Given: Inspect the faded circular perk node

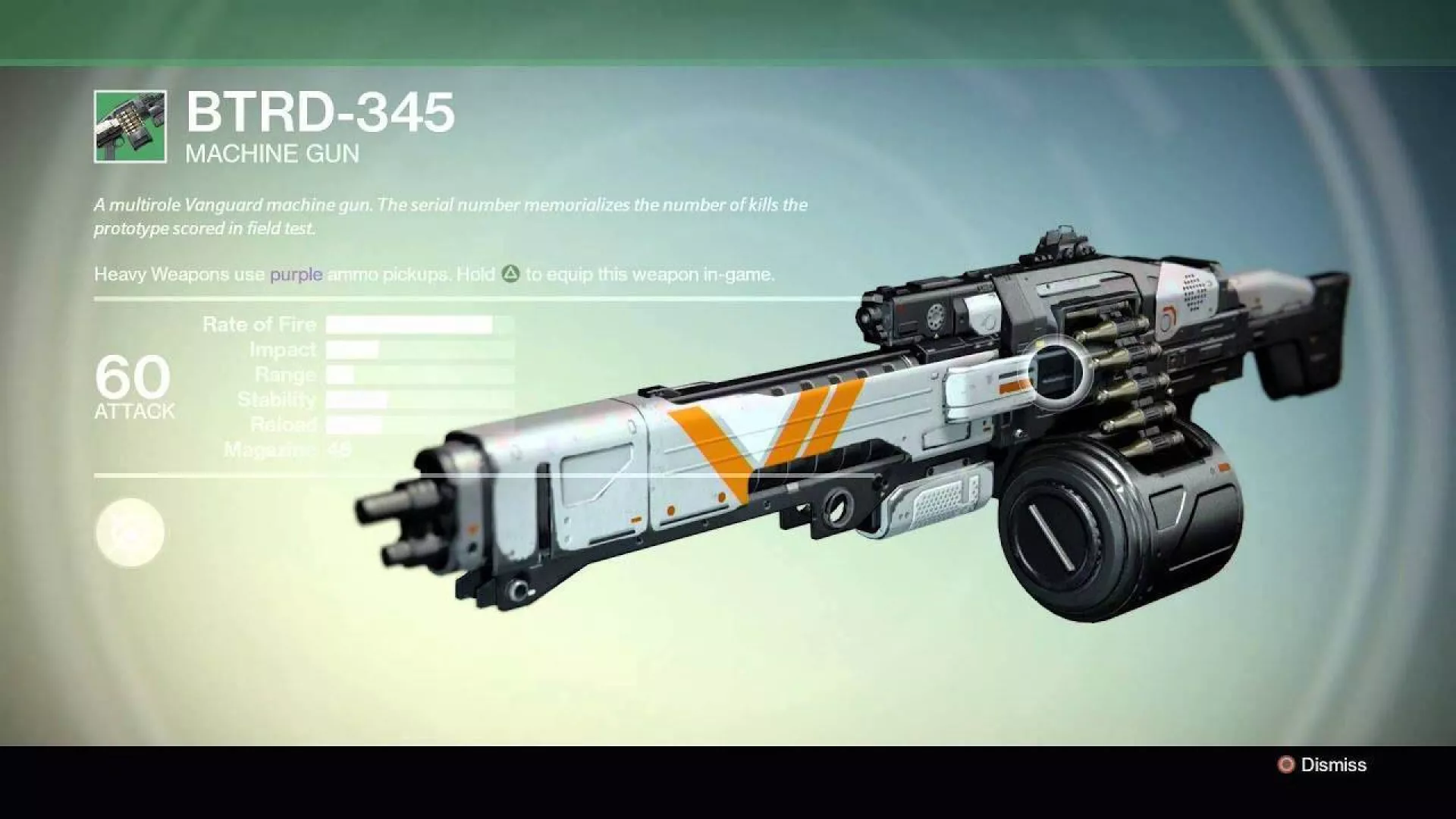Looking at the screenshot, I should (x=130, y=532).
